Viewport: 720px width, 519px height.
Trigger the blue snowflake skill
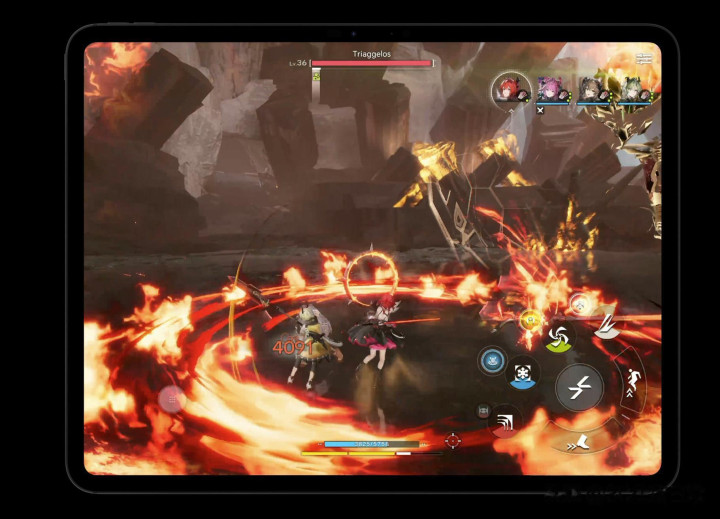(x=524, y=373)
